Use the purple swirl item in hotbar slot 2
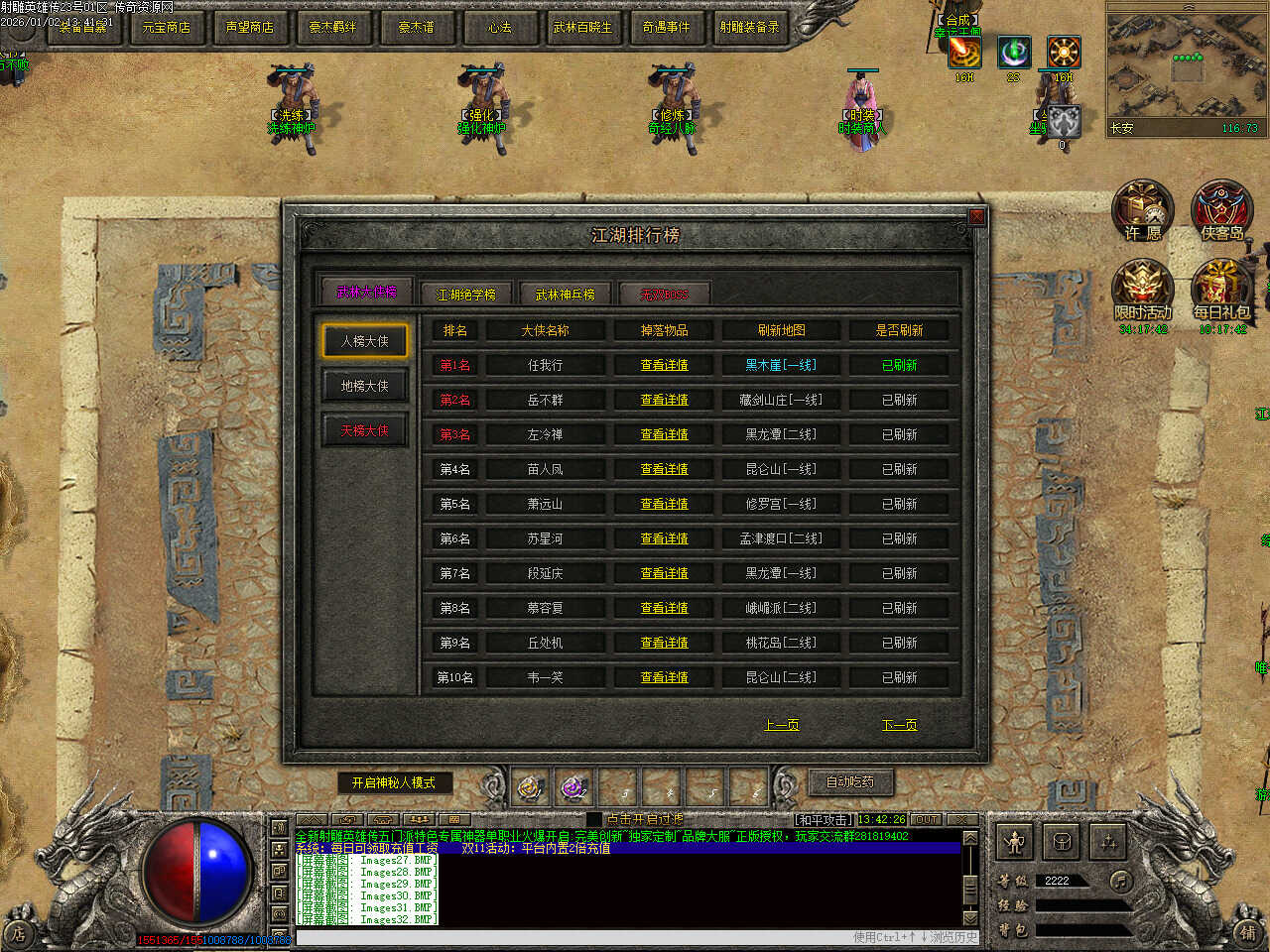 point(573,788)
